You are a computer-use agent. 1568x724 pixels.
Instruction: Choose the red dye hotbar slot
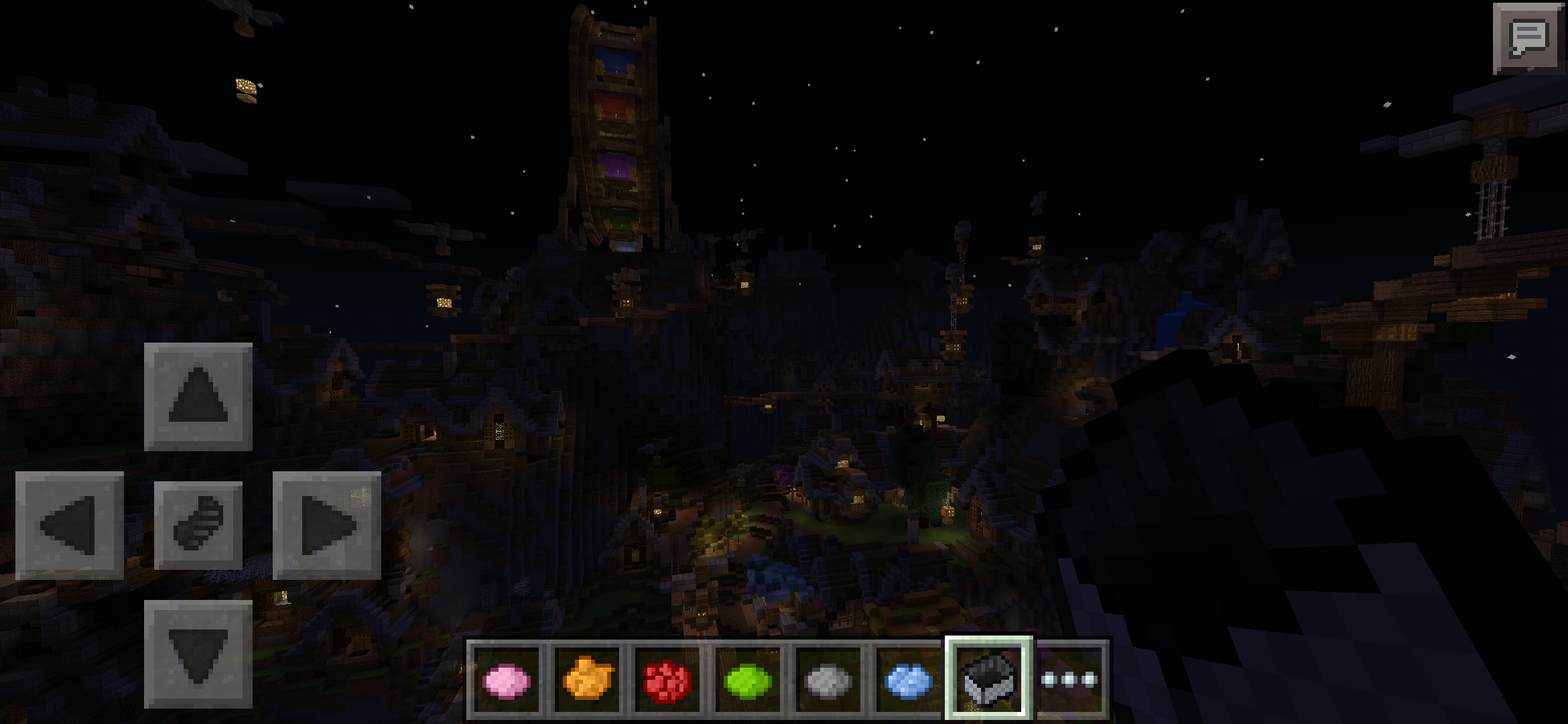coord(667,680)
